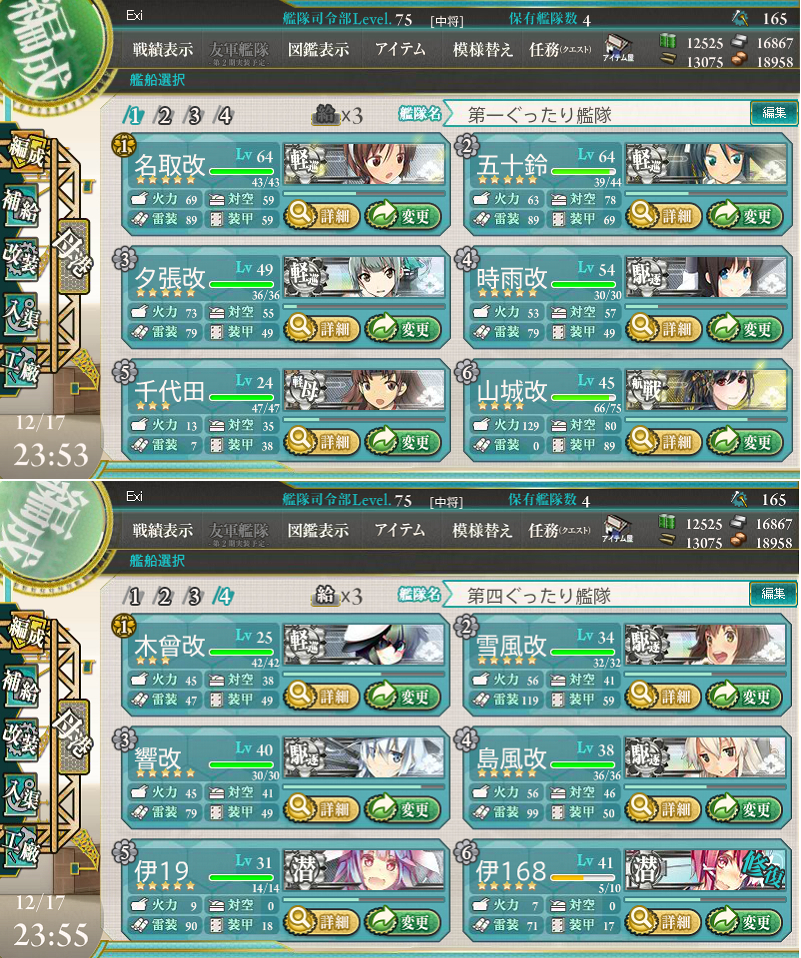Change the ship 千代田
Screen dimensions: 801x958
click(x=404, y=441)
